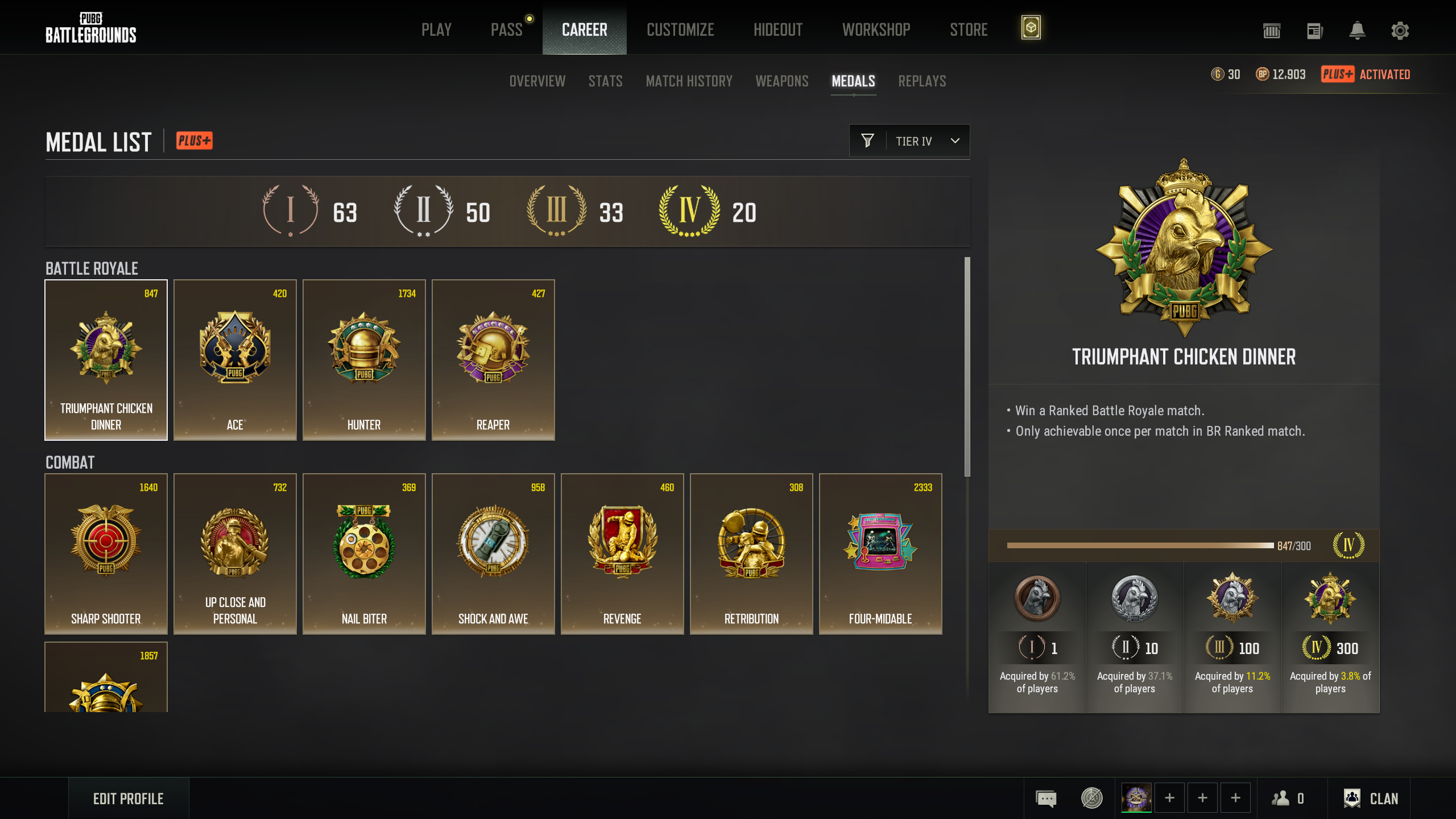Check the notifications bell
This screenshot has height=819, width=1456.
coord(1357,31)
